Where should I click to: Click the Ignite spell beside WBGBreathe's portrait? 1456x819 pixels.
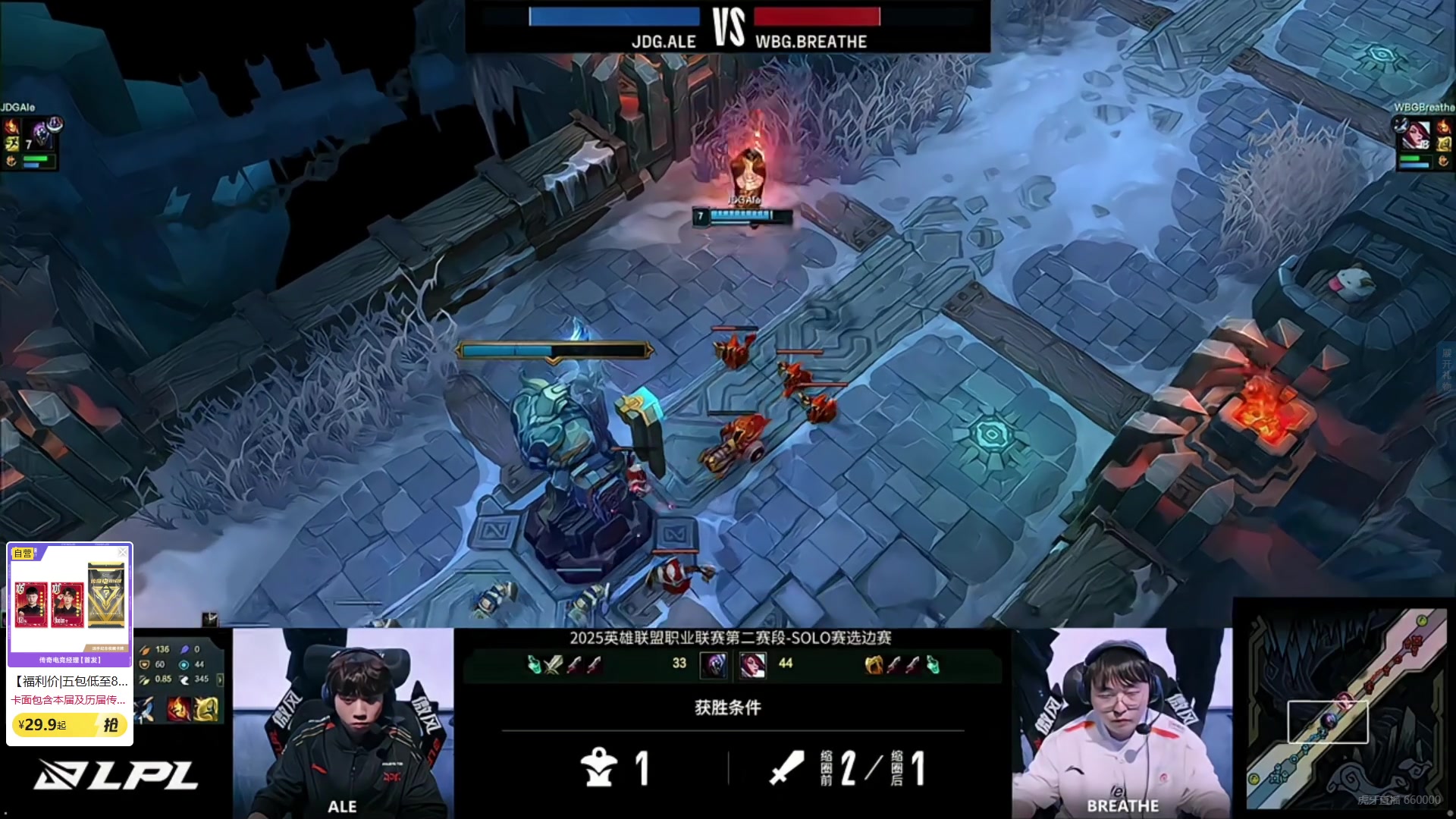click(x=1443, y=126)
